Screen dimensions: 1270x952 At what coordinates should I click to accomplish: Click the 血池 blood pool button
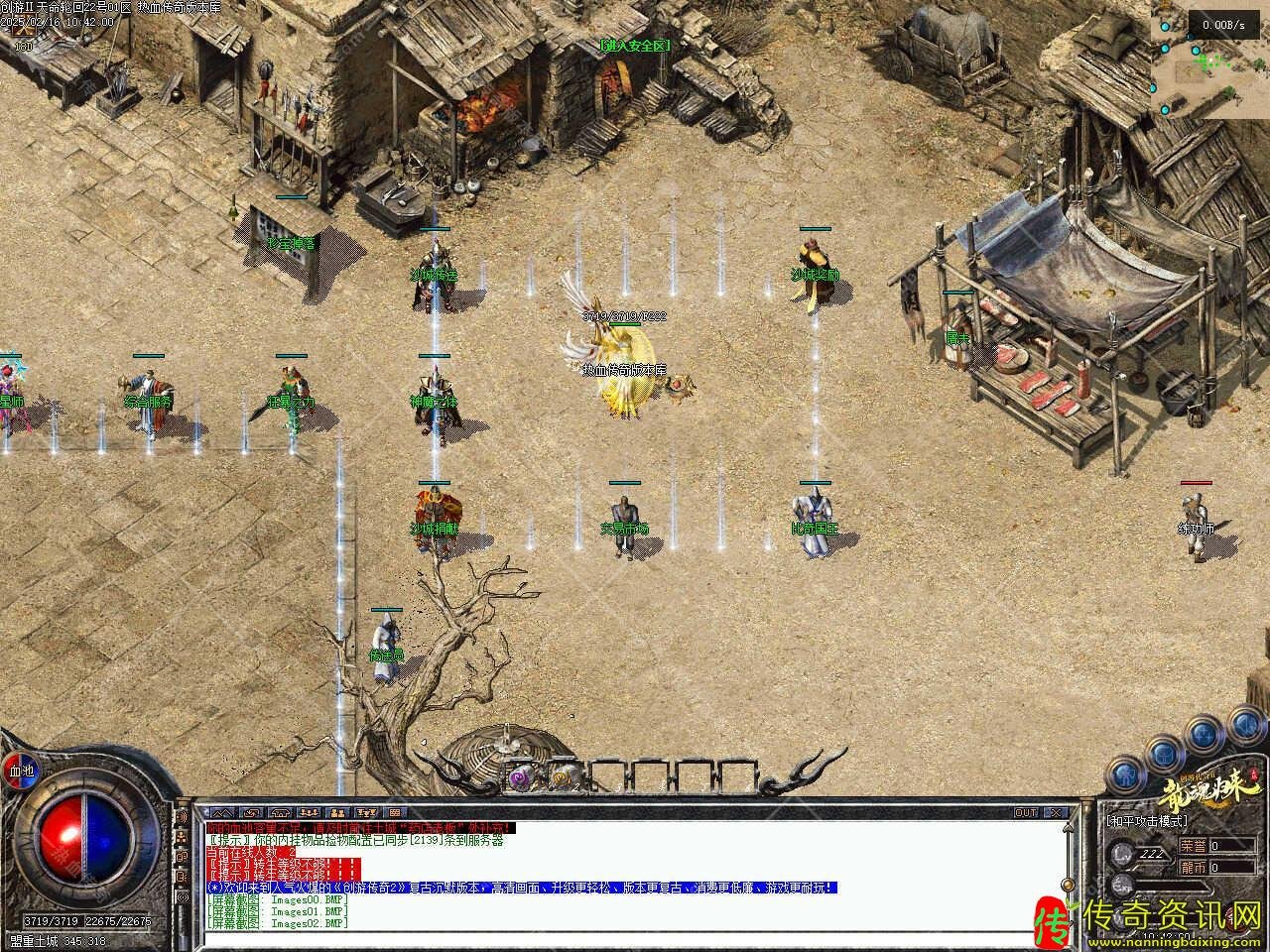pos(21,771)
